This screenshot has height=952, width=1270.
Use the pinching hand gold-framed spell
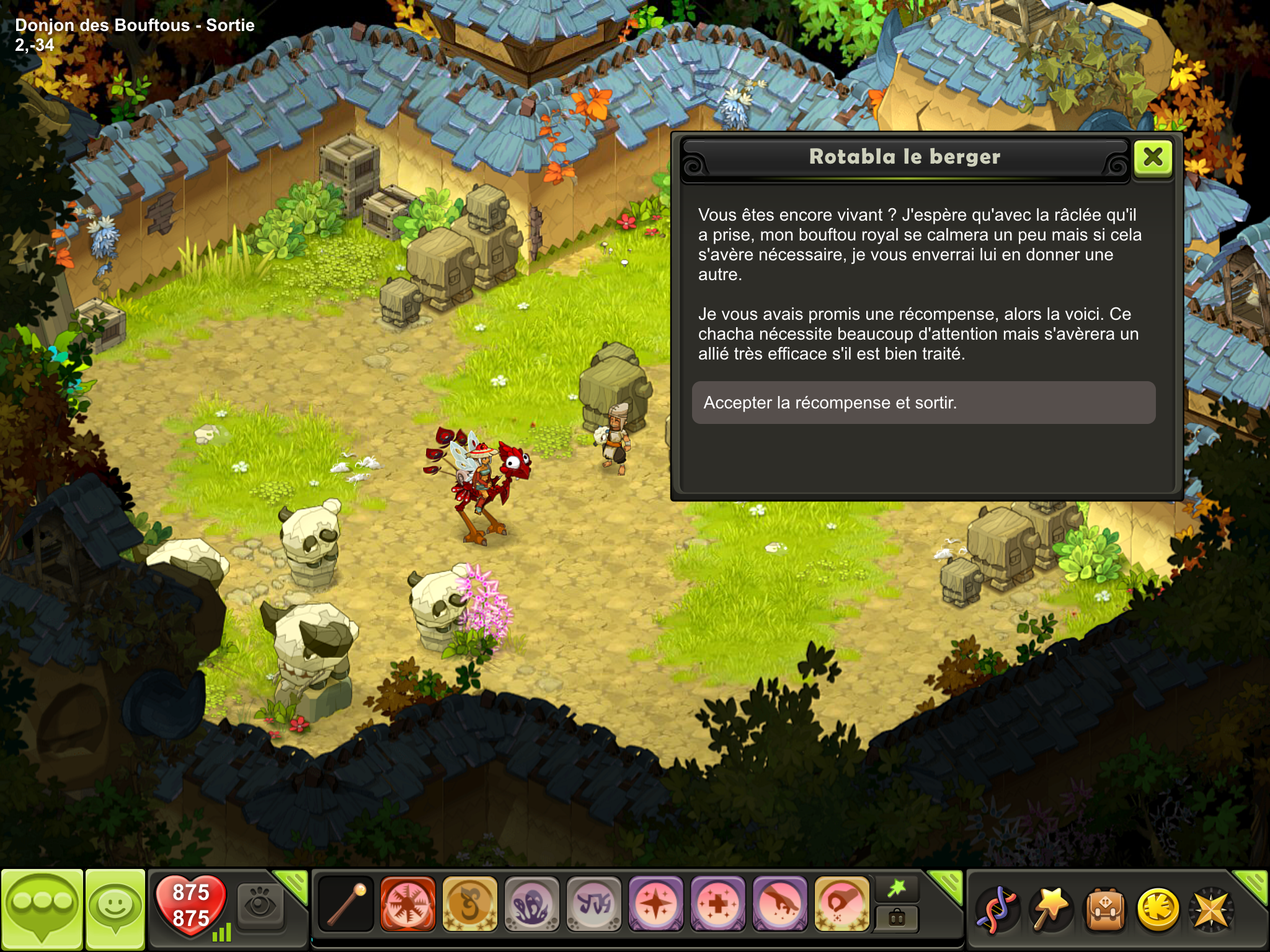pyautogui.click(x=841, y=905)
